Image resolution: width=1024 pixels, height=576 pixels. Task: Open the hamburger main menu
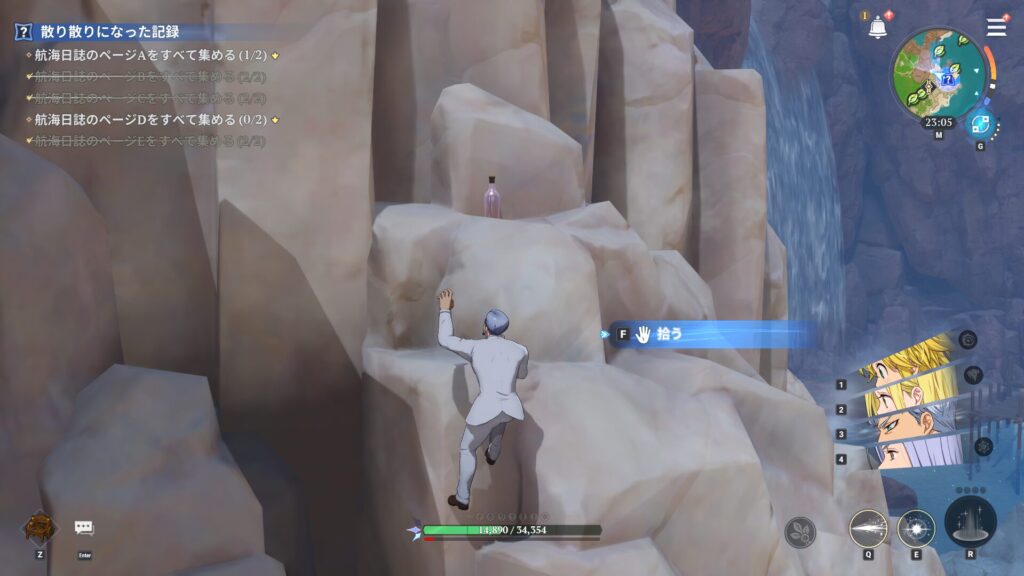[x=996, y=27]
